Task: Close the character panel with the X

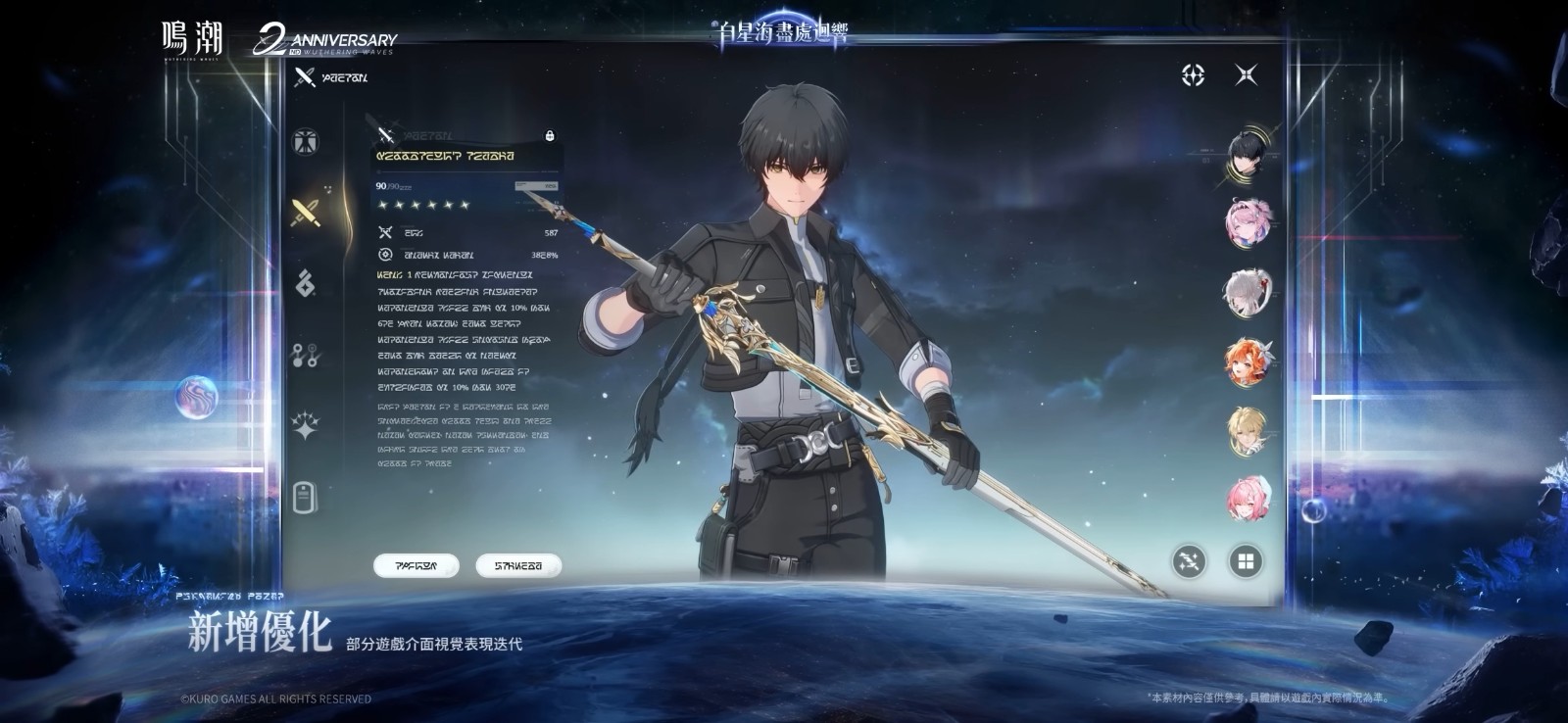Action: point(1246,74)
